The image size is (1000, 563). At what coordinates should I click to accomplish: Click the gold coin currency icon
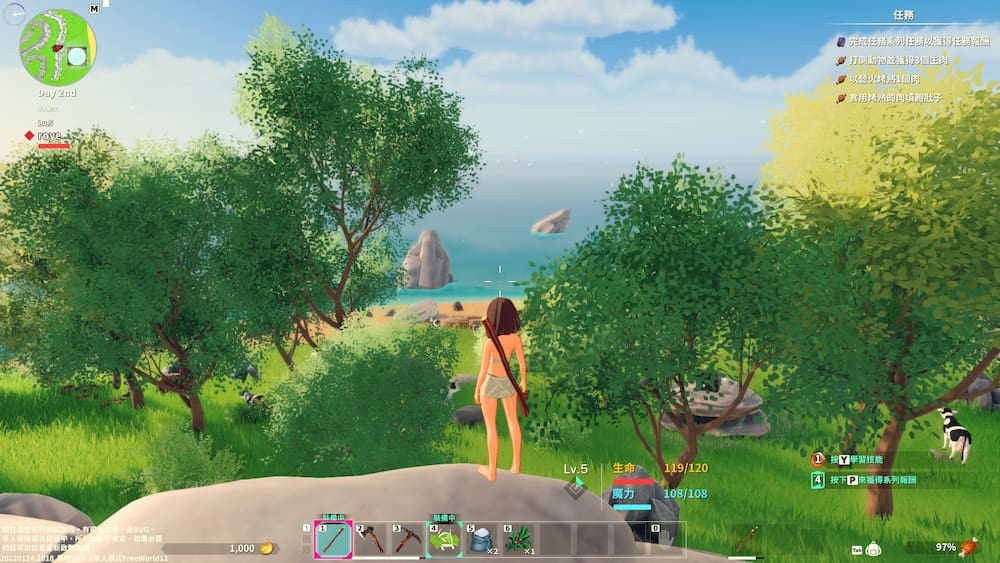click(267, 548)
